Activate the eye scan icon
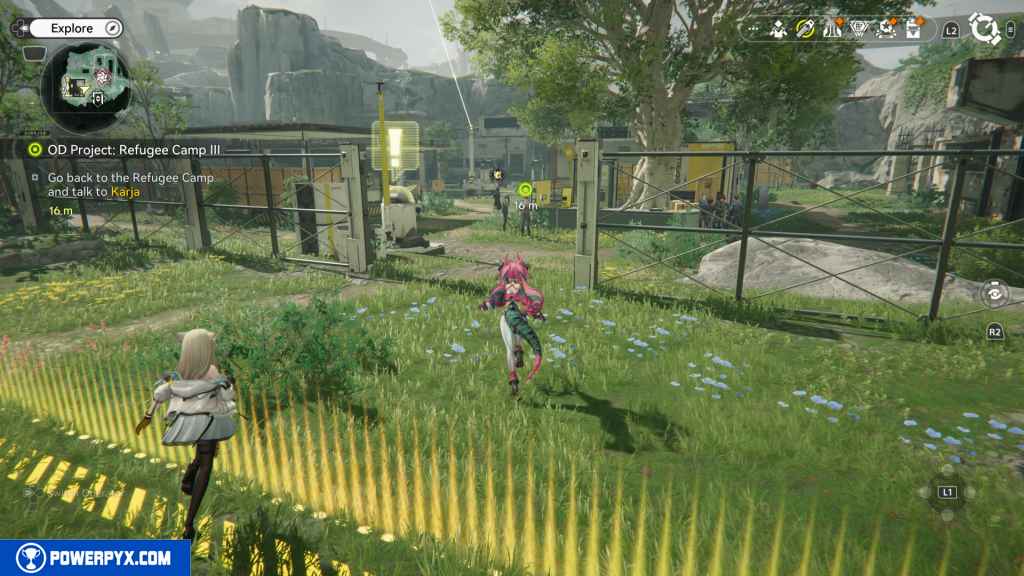Screen dimensions: 1024x576 tap(993, 293)
